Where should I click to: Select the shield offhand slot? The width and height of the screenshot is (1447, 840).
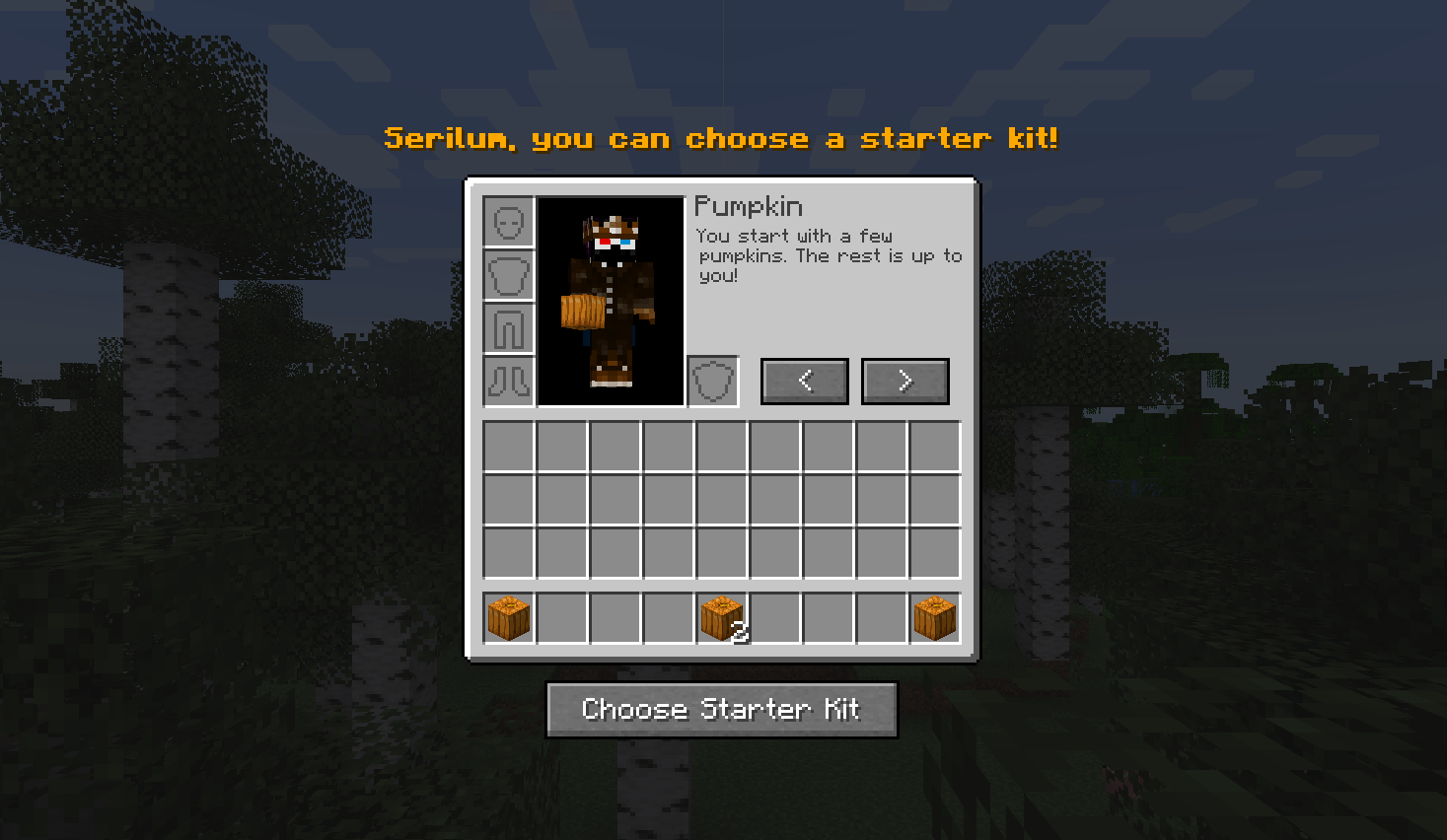(x=712, y=381)
